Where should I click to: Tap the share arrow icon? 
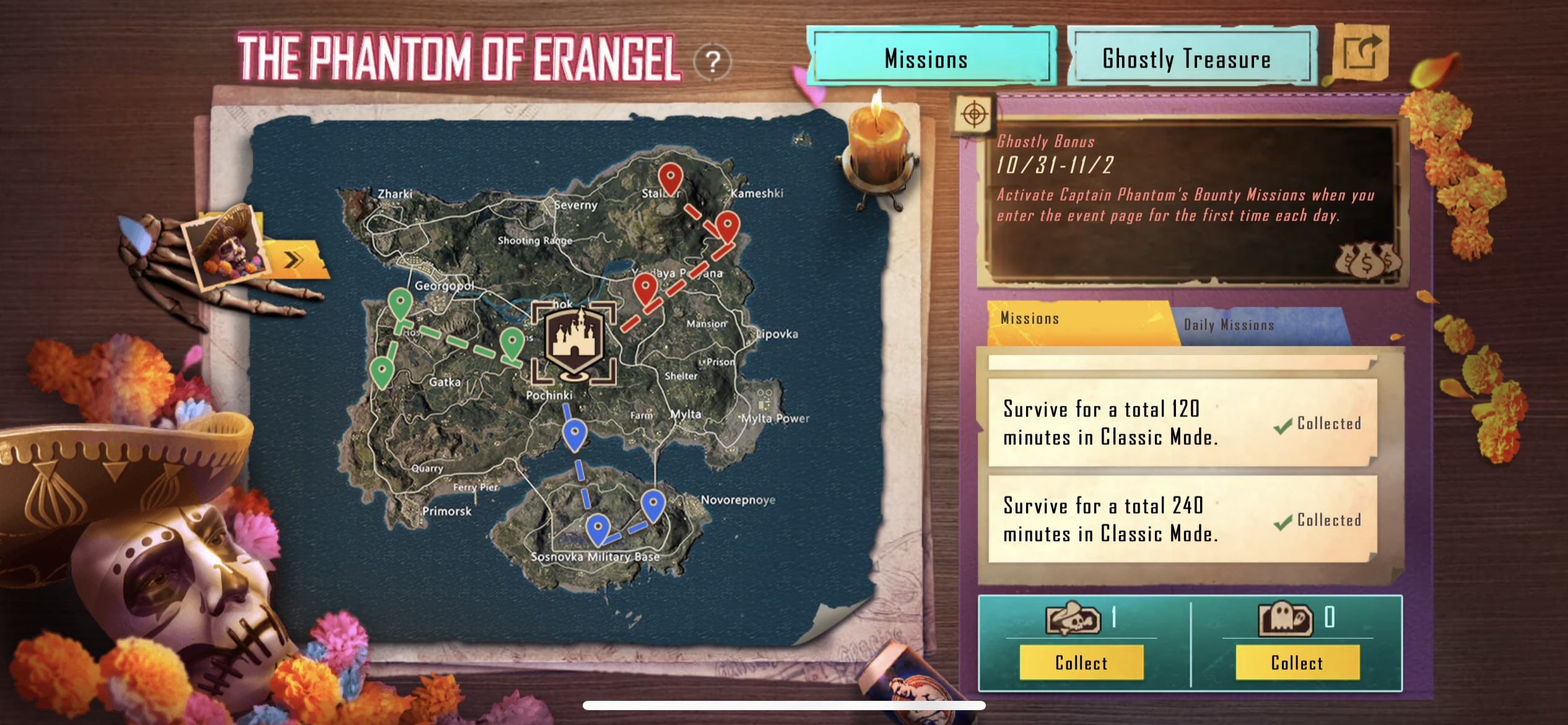coord(1361,52)
